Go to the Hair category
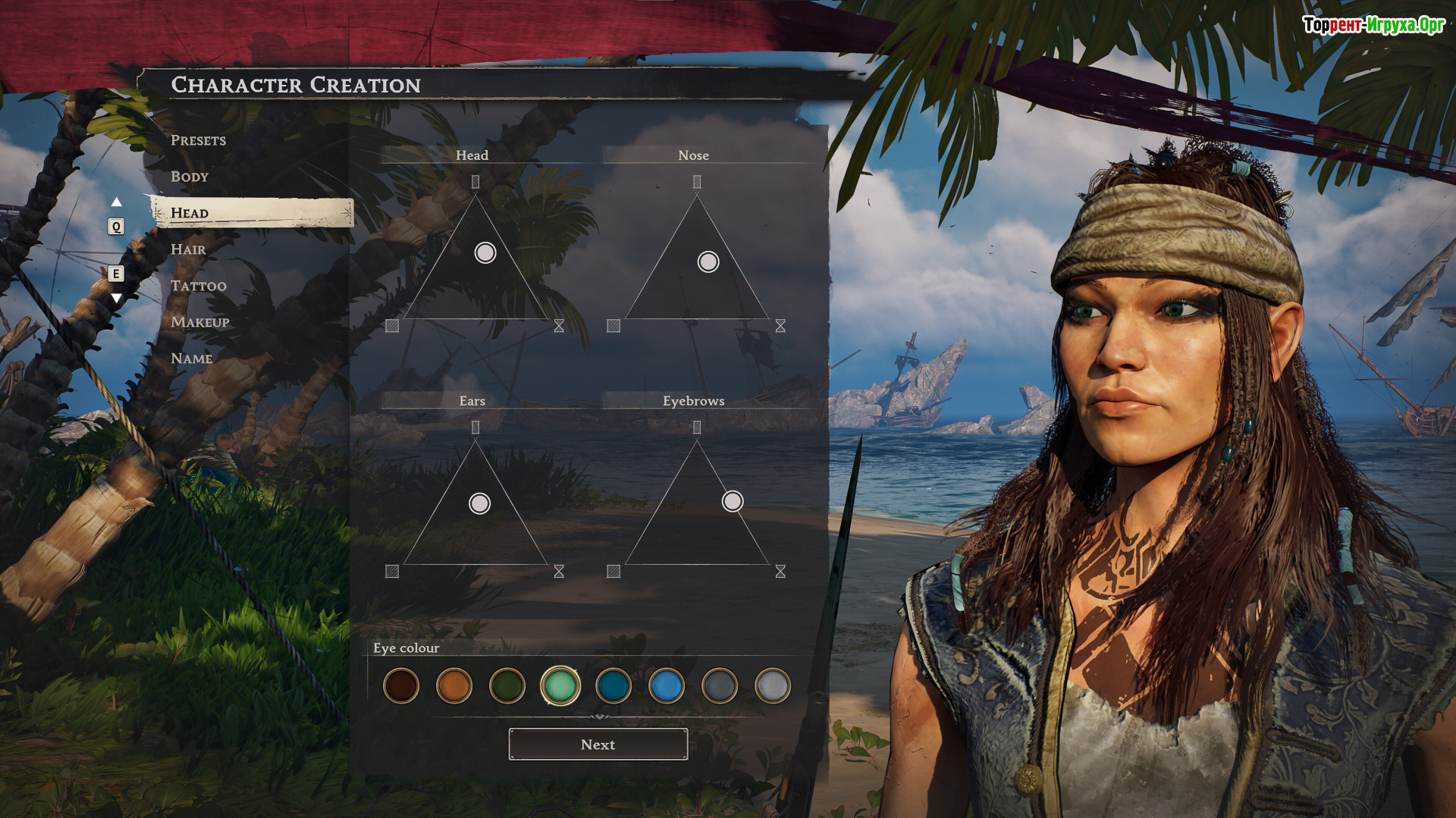This screenshot has height=818, width=1456. [188, 249]
